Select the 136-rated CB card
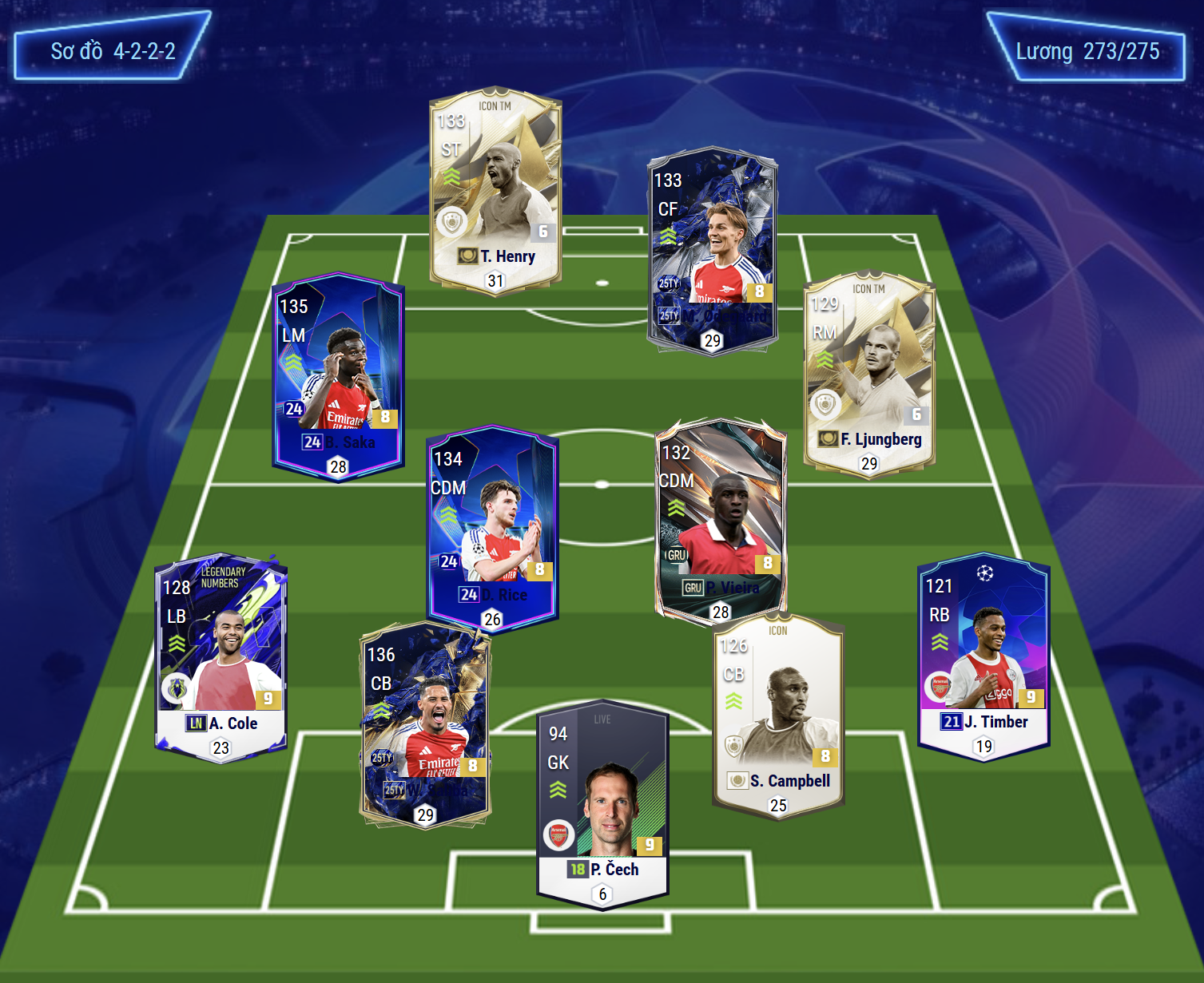Screen dimensions: 1204x983 pos(425,723)
